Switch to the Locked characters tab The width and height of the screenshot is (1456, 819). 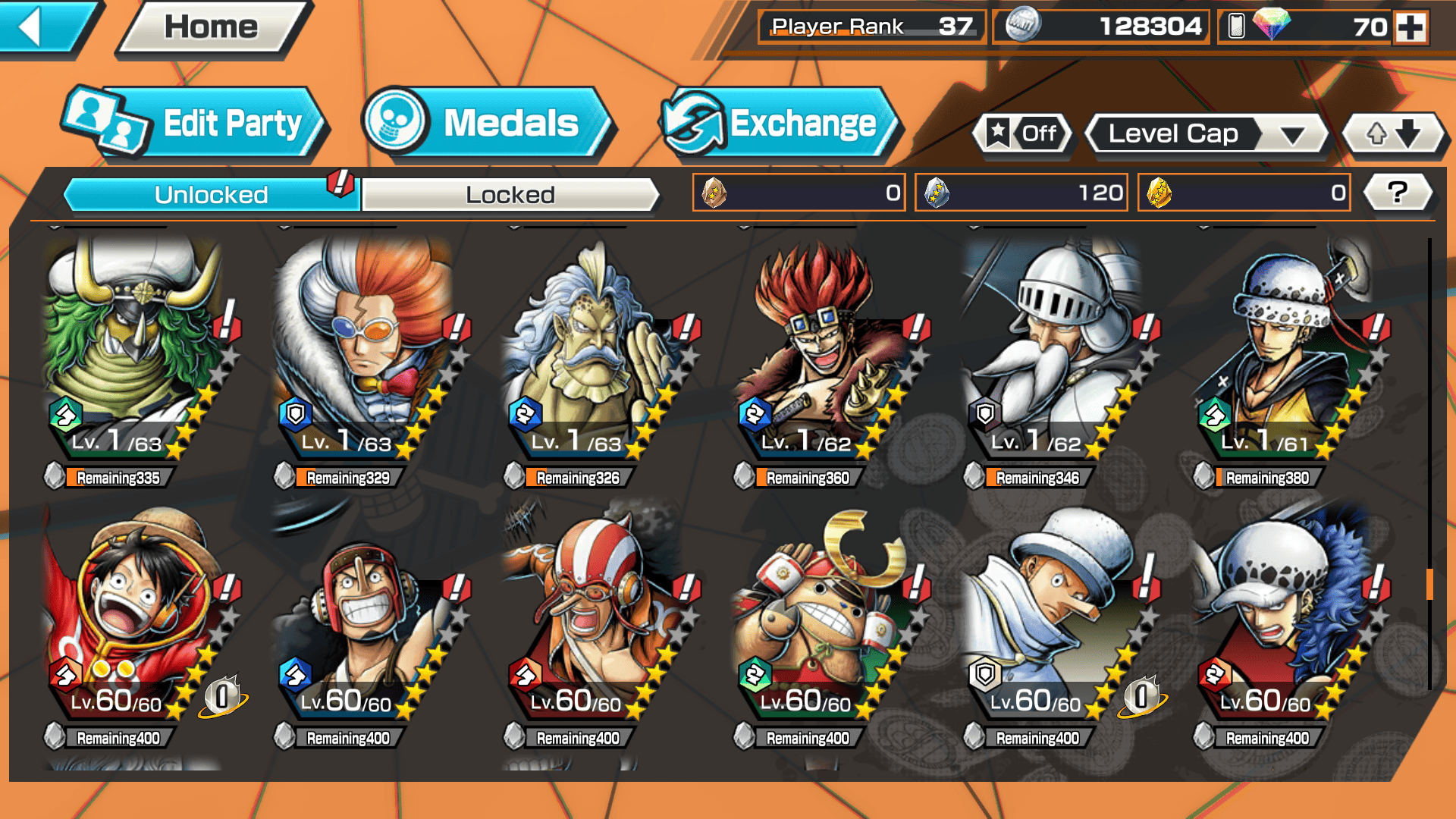point(510,195)
